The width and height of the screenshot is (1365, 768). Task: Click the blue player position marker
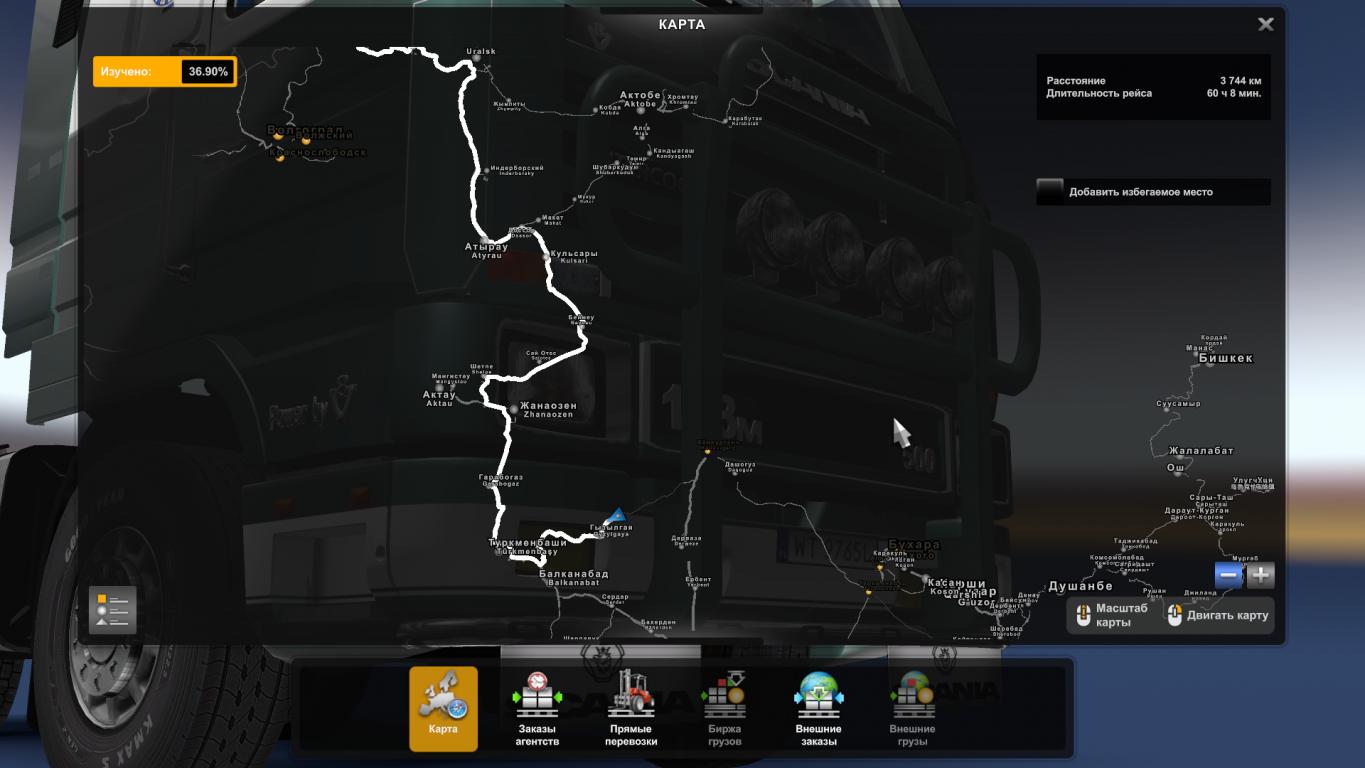(616, 516)
